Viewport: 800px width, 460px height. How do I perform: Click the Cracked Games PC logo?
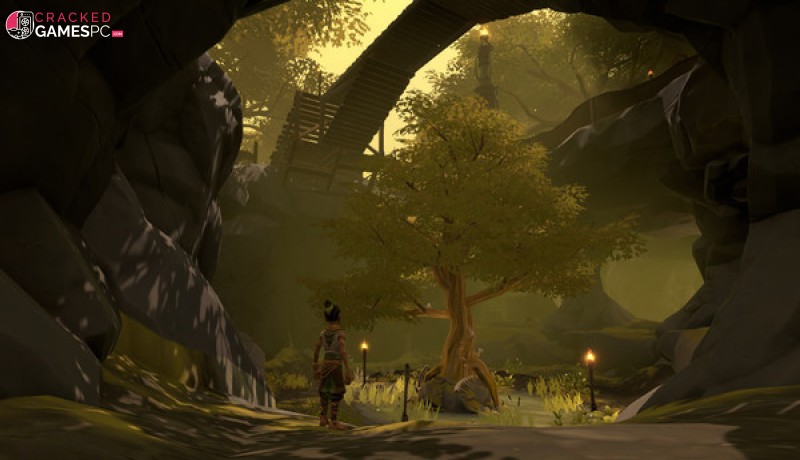coord(63,25)
